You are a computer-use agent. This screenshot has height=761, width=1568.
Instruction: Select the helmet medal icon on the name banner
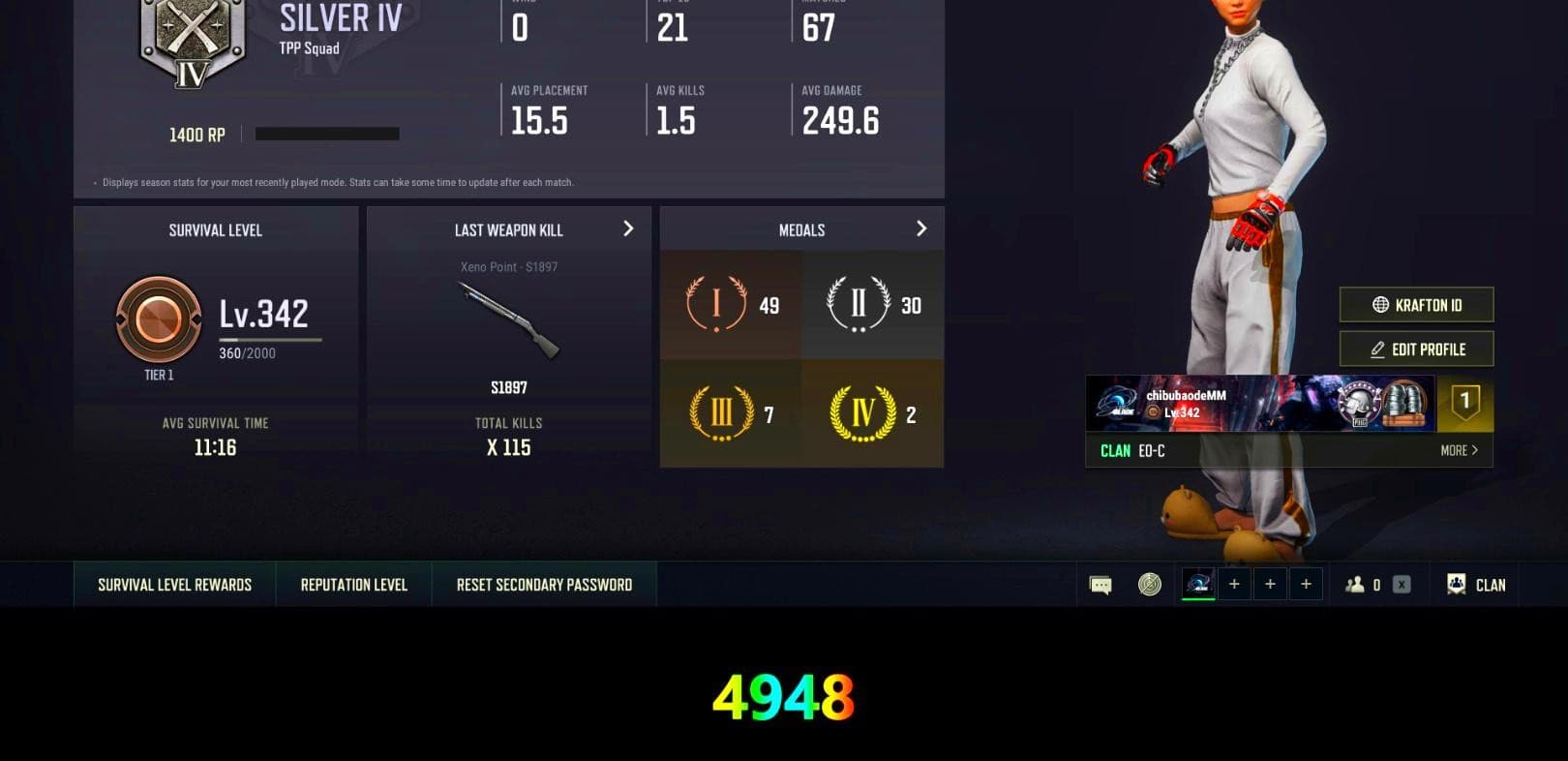(1357, 404)
